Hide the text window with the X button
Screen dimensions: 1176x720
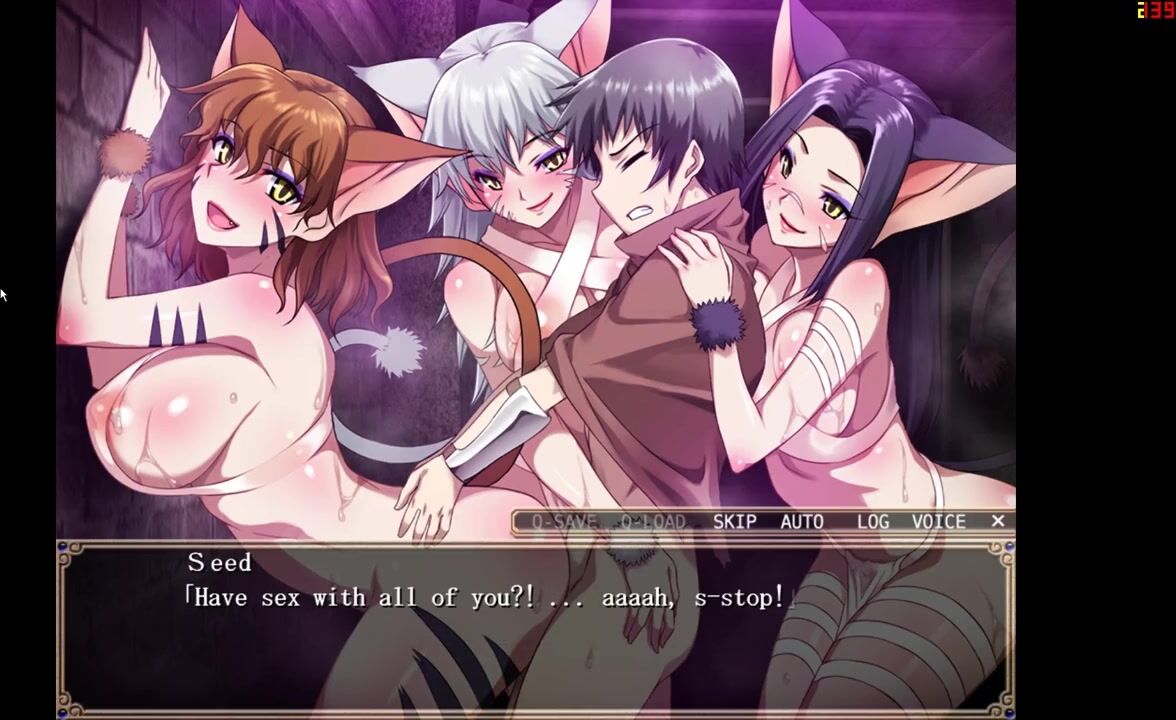997,521
